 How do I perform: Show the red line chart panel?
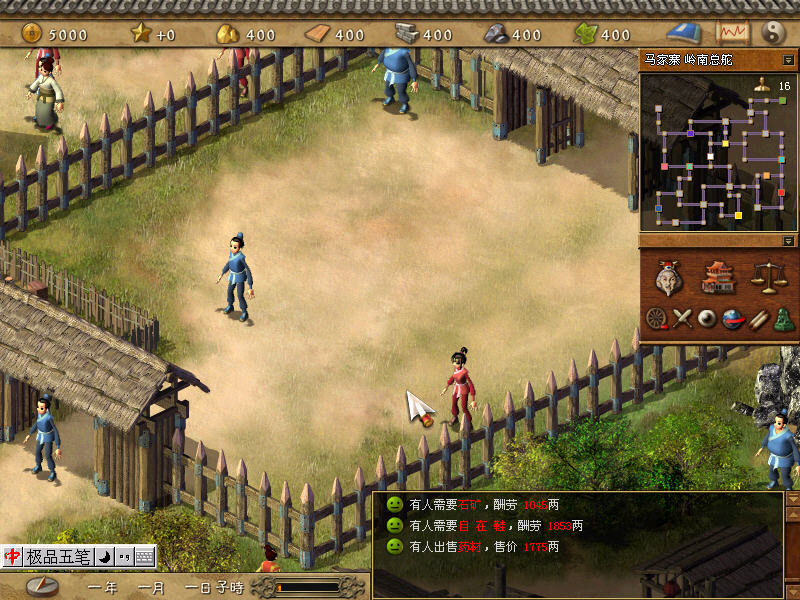click(x=731, y=33)
